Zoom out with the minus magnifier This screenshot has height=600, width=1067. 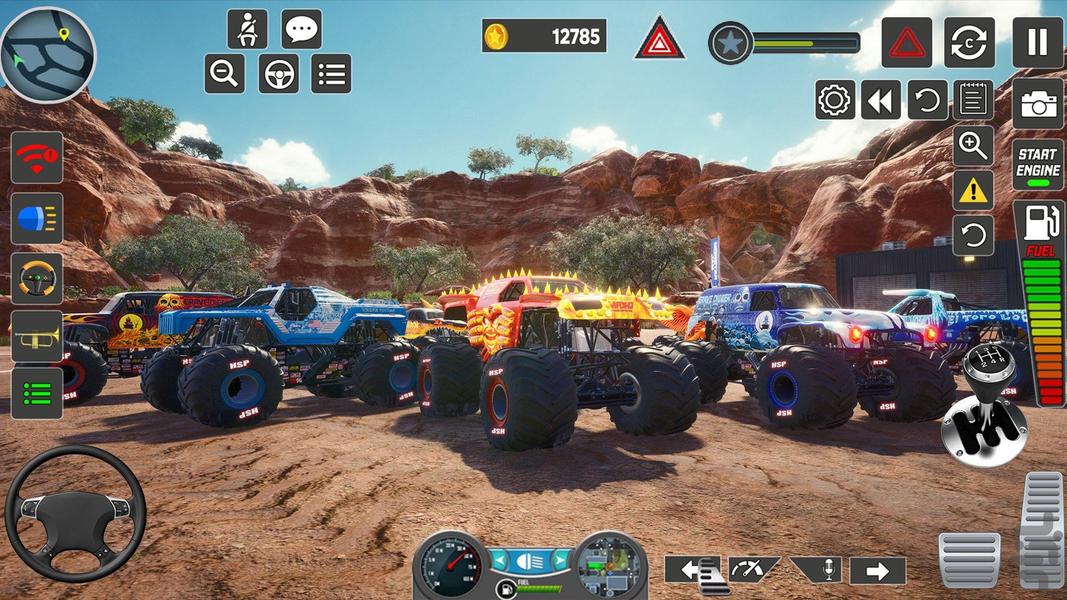point(225,73)
